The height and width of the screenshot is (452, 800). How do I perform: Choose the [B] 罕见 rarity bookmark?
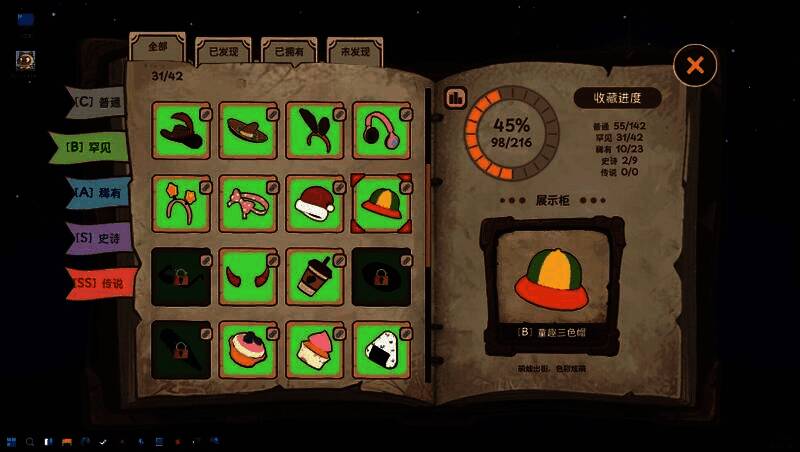[x=92, y=146]
